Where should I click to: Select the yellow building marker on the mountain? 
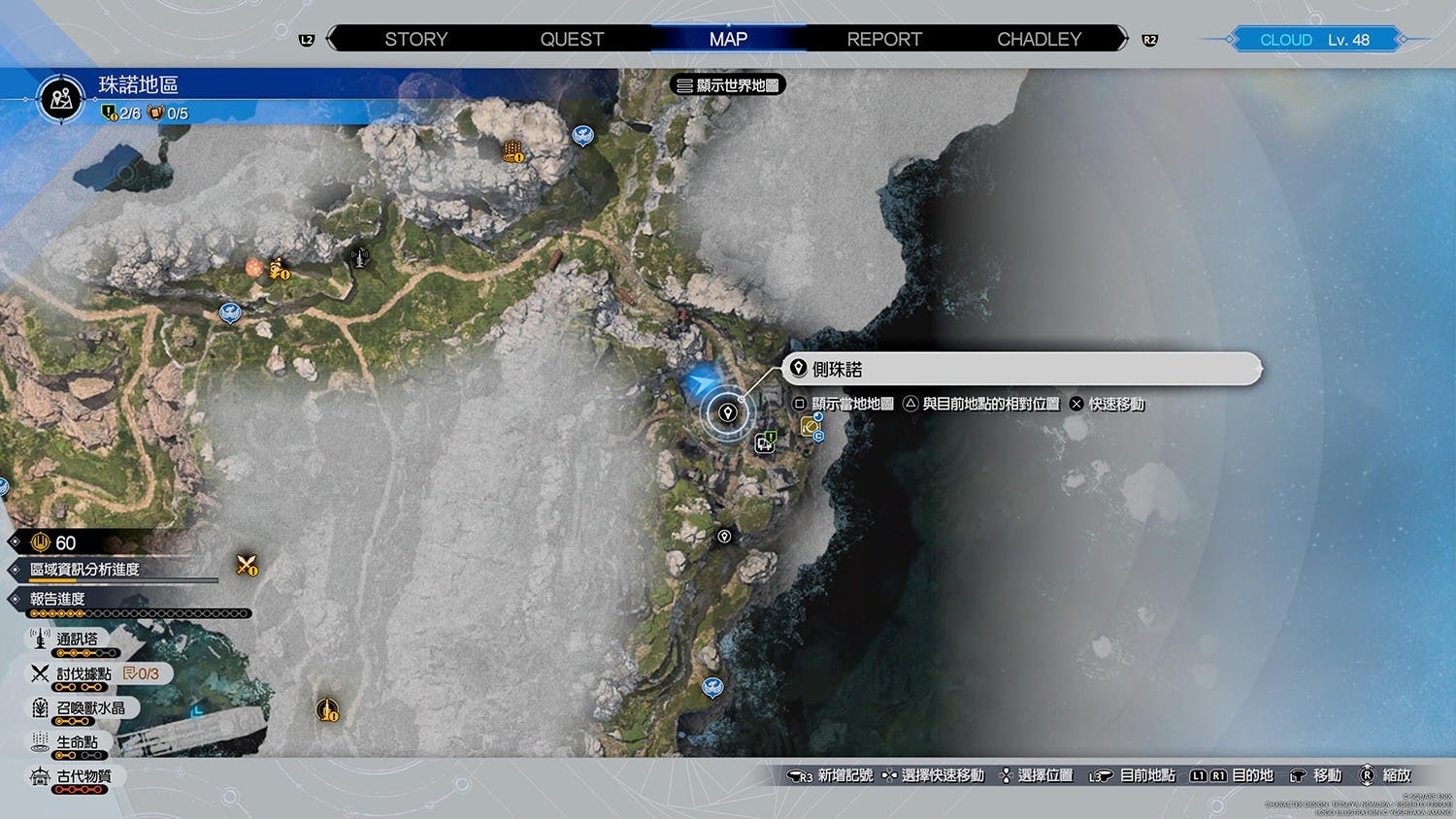tap(513, 151)
